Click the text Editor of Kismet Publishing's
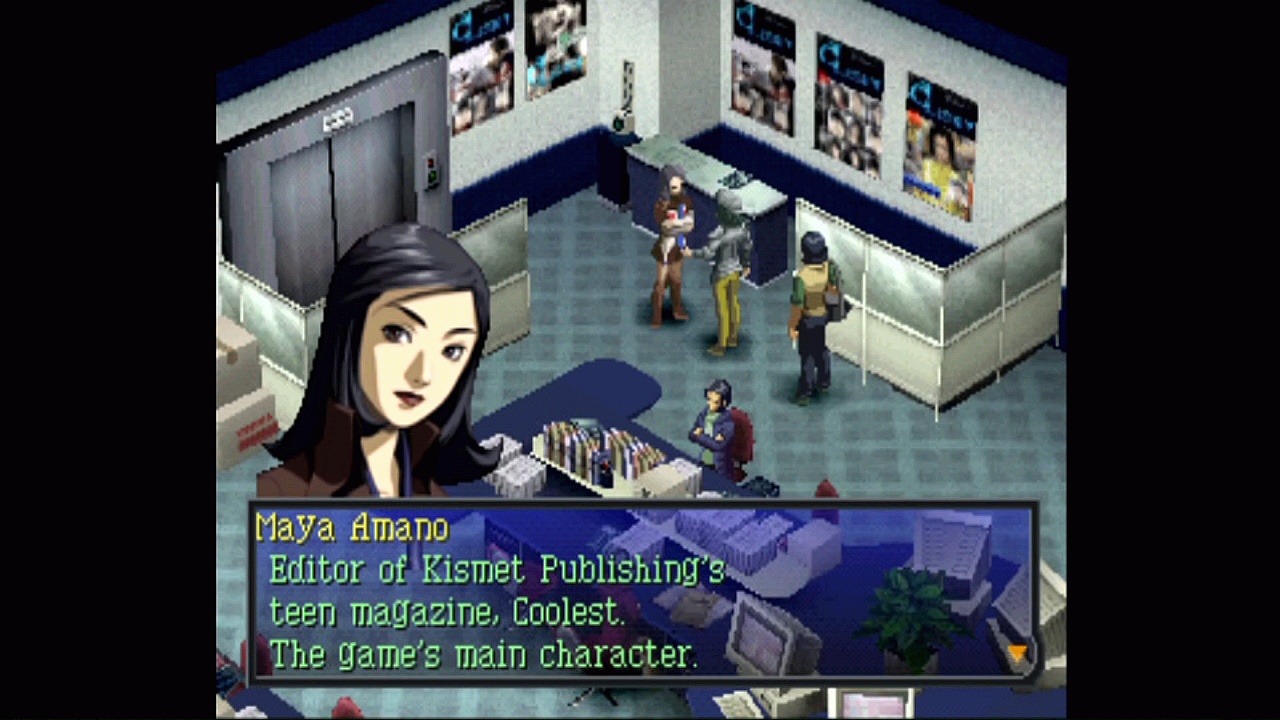This screenshot has height=720, width=1280. pyautogui.click(x=497, y=570)
